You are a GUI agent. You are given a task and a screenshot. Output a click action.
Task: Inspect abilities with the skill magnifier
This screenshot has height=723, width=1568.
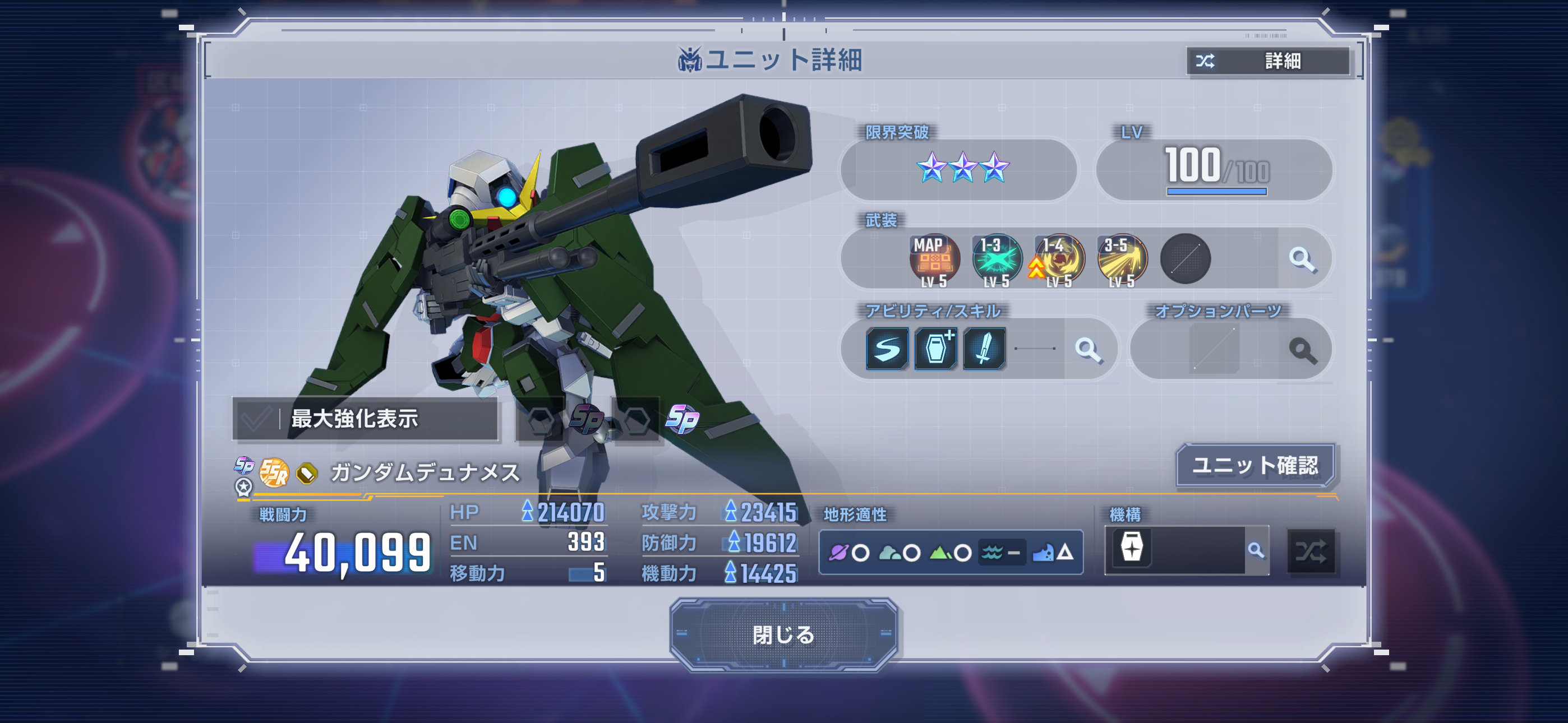(1088, 349)
